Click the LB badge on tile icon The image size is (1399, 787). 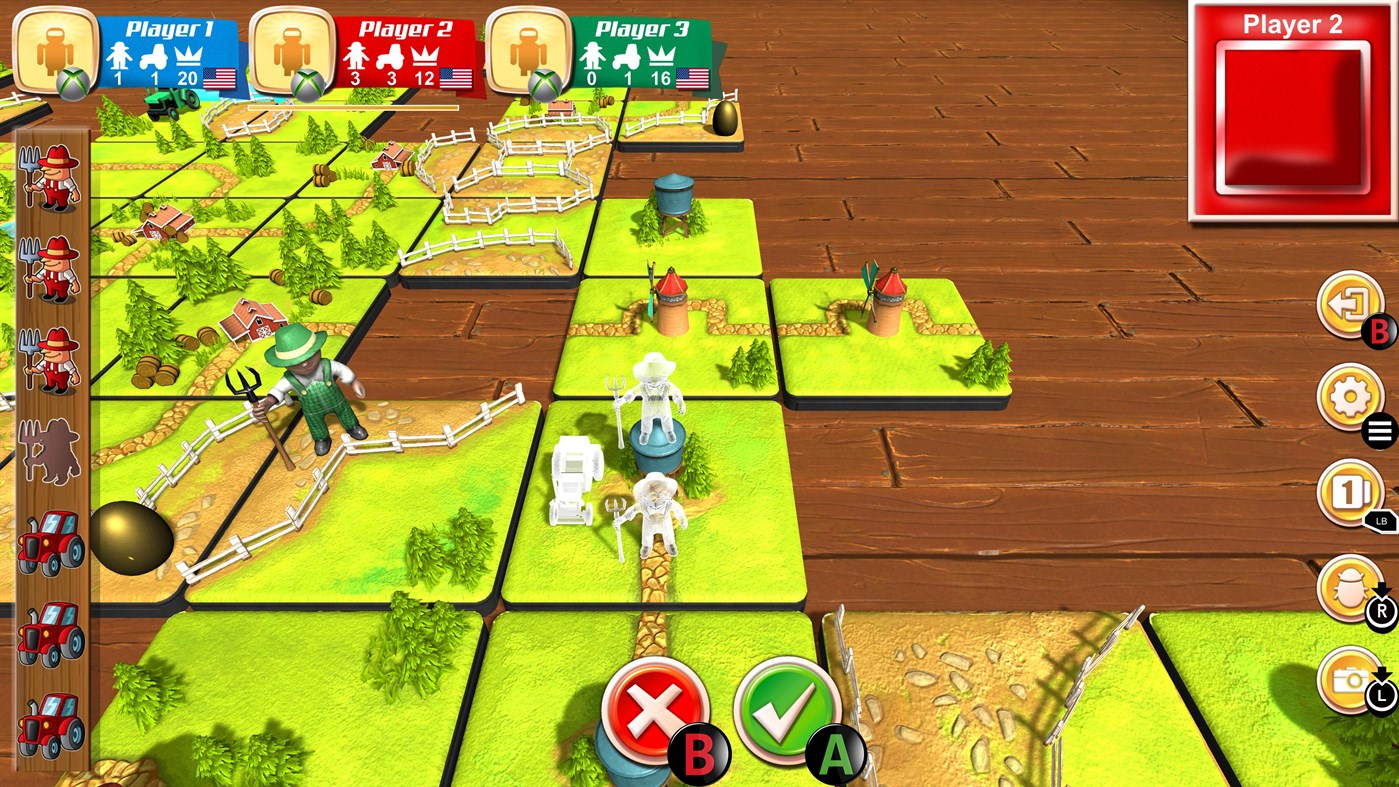pyautogui.click(x=1379, y=521)
